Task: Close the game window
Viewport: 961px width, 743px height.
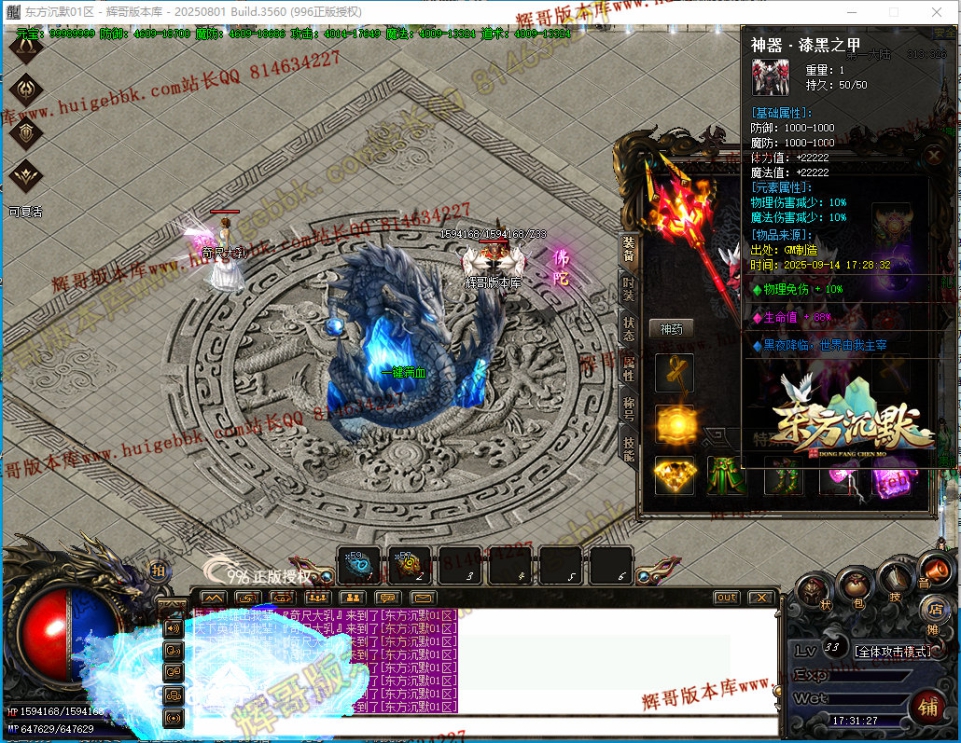Action: pyautogui.click(x=936, y=12)
